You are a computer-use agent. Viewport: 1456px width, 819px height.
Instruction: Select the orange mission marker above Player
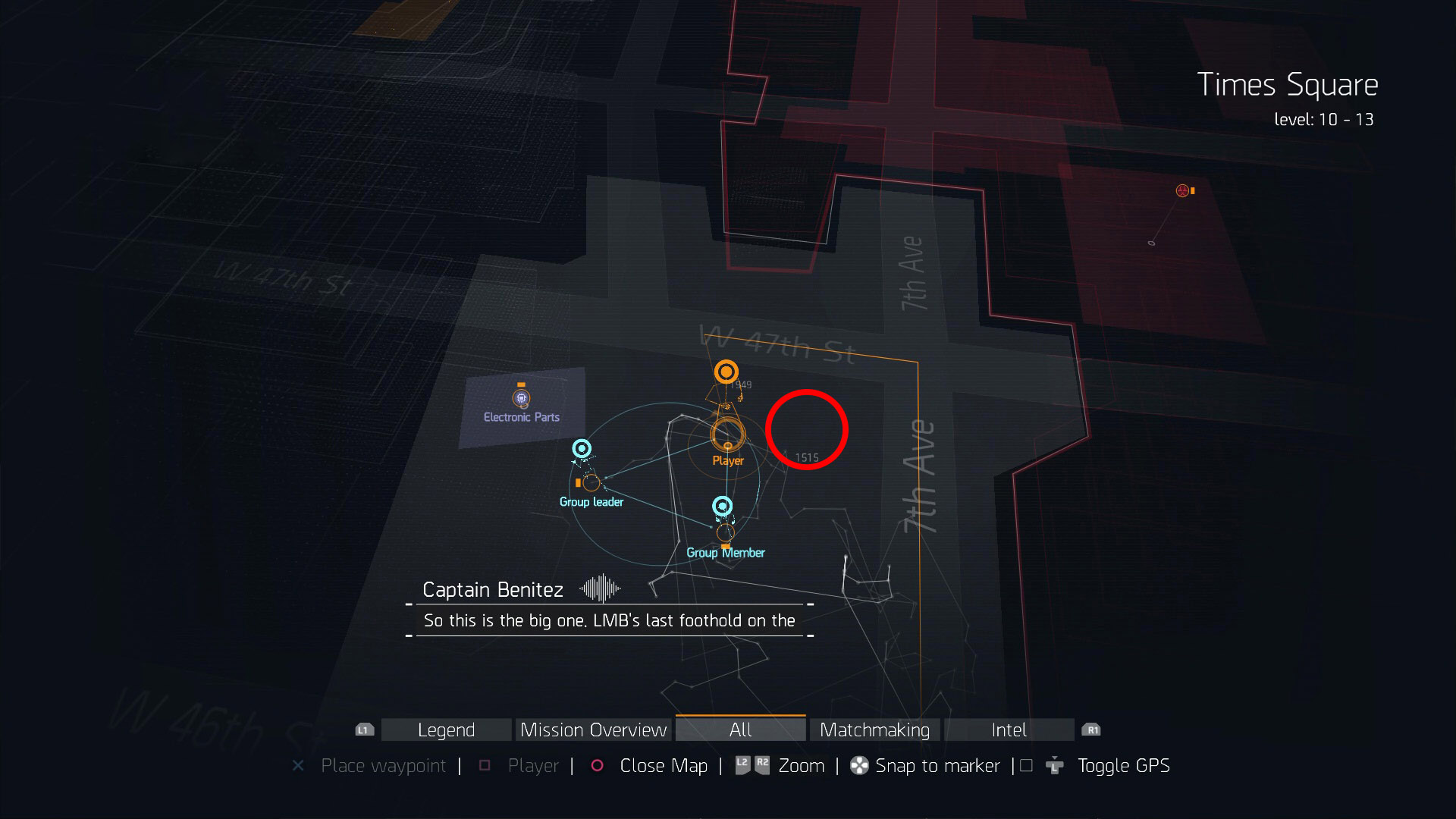726,372
